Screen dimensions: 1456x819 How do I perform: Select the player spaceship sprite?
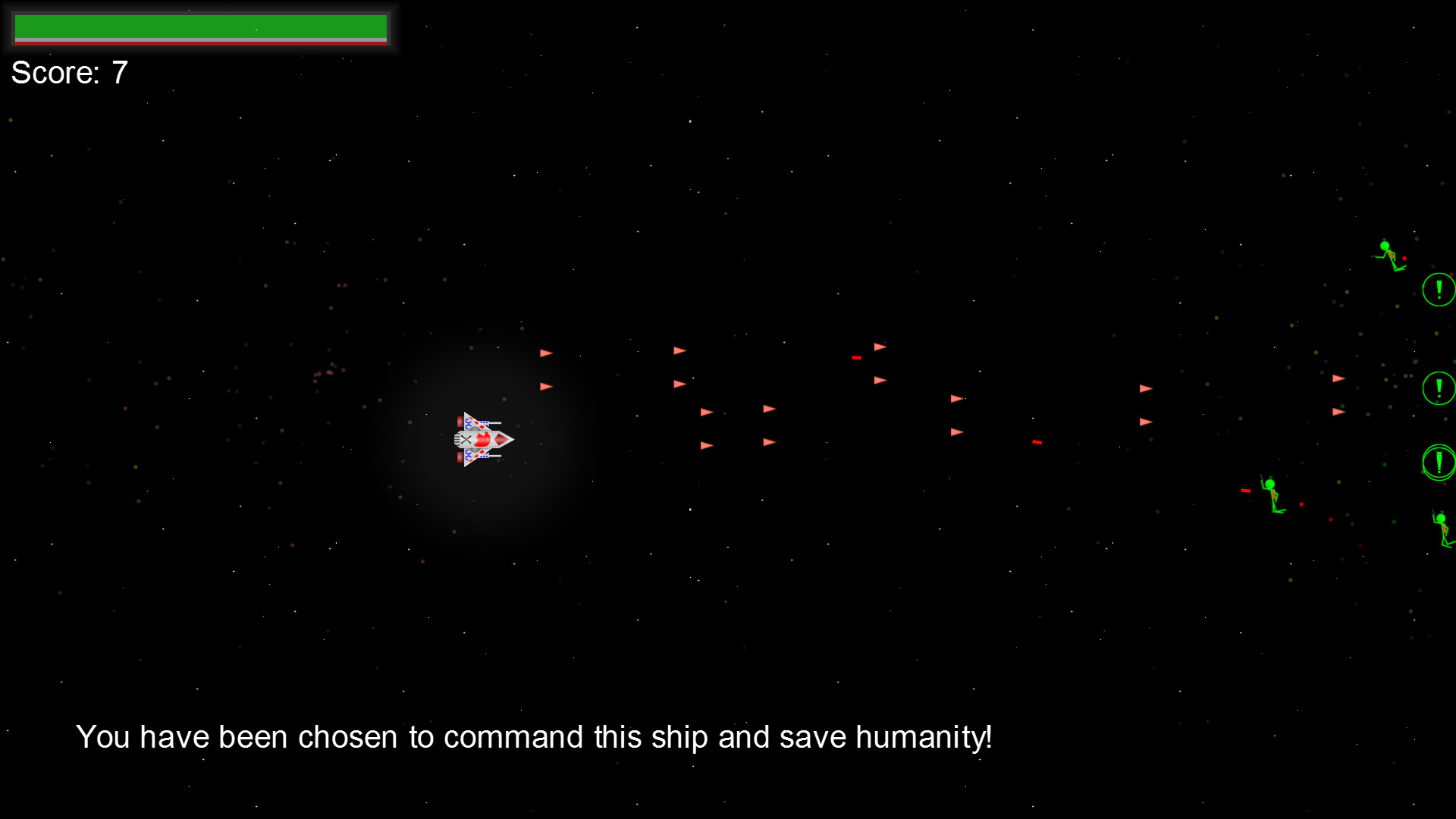click(x=483, y=438)
